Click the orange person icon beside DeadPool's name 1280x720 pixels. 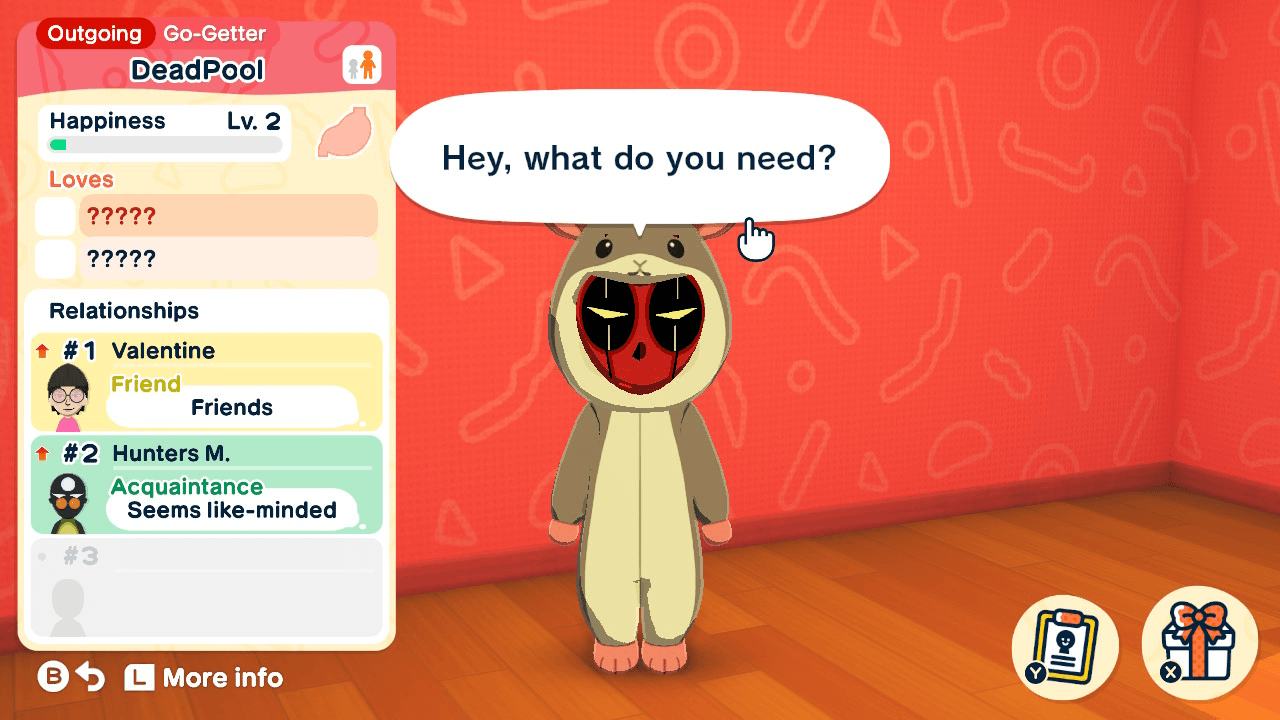pyautogui.click(x=361, y=62)
